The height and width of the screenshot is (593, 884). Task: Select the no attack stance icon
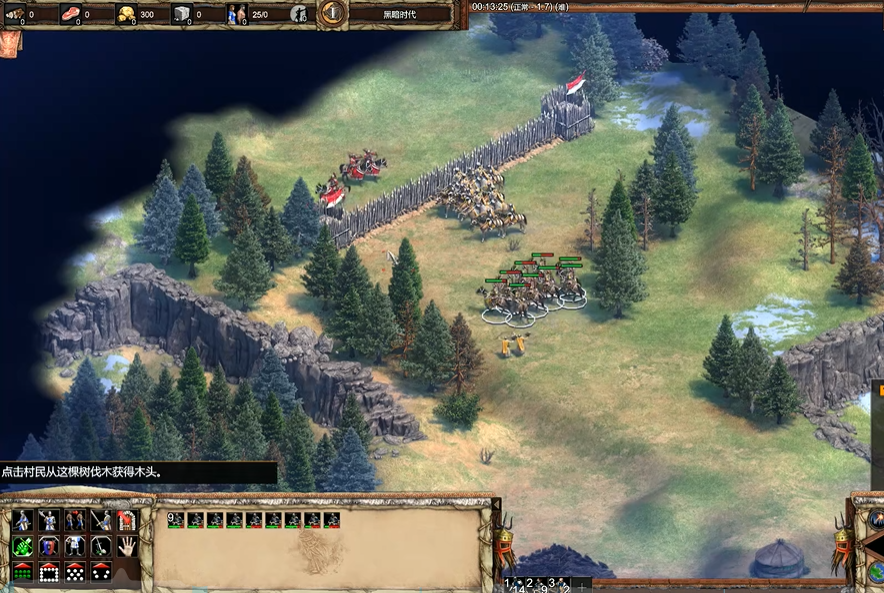[101, 520]
